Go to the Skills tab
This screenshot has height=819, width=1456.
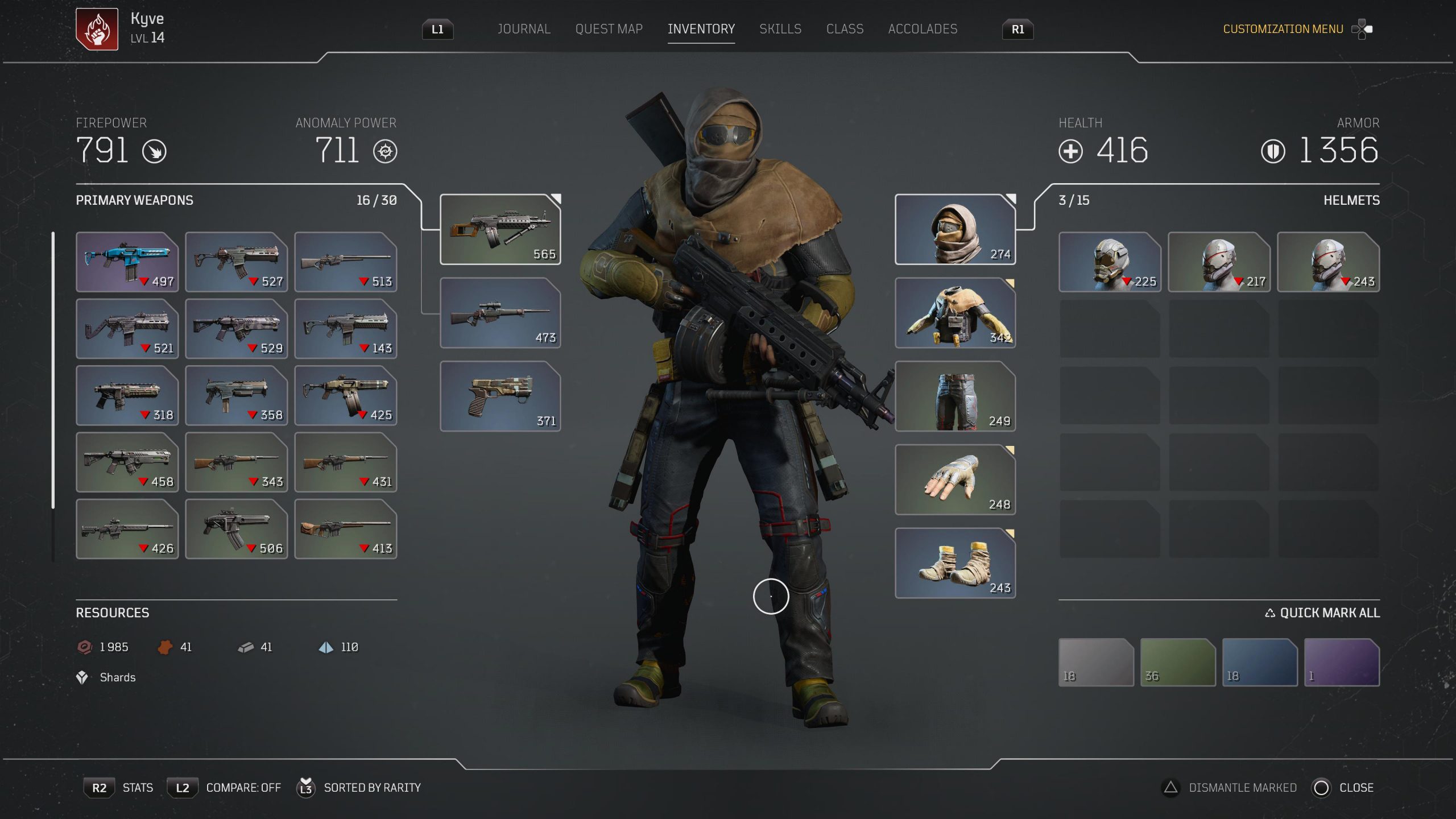pos(780,29)
